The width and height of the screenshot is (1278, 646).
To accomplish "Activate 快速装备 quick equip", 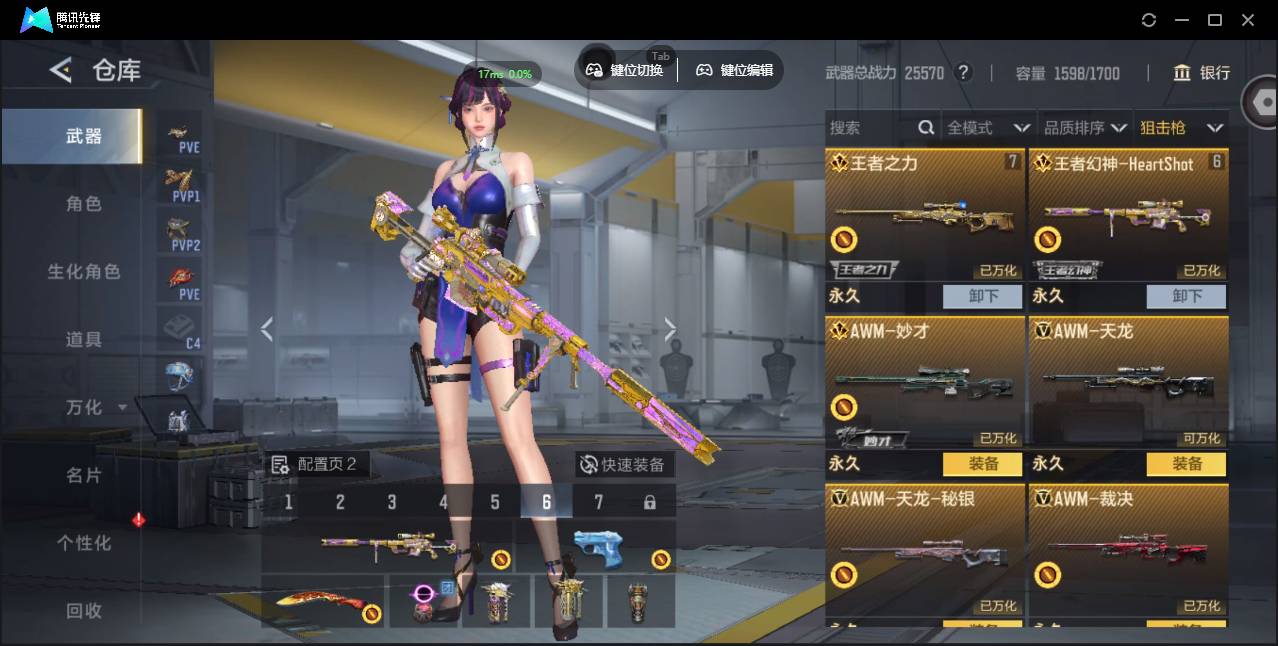I will click(621, 465).
